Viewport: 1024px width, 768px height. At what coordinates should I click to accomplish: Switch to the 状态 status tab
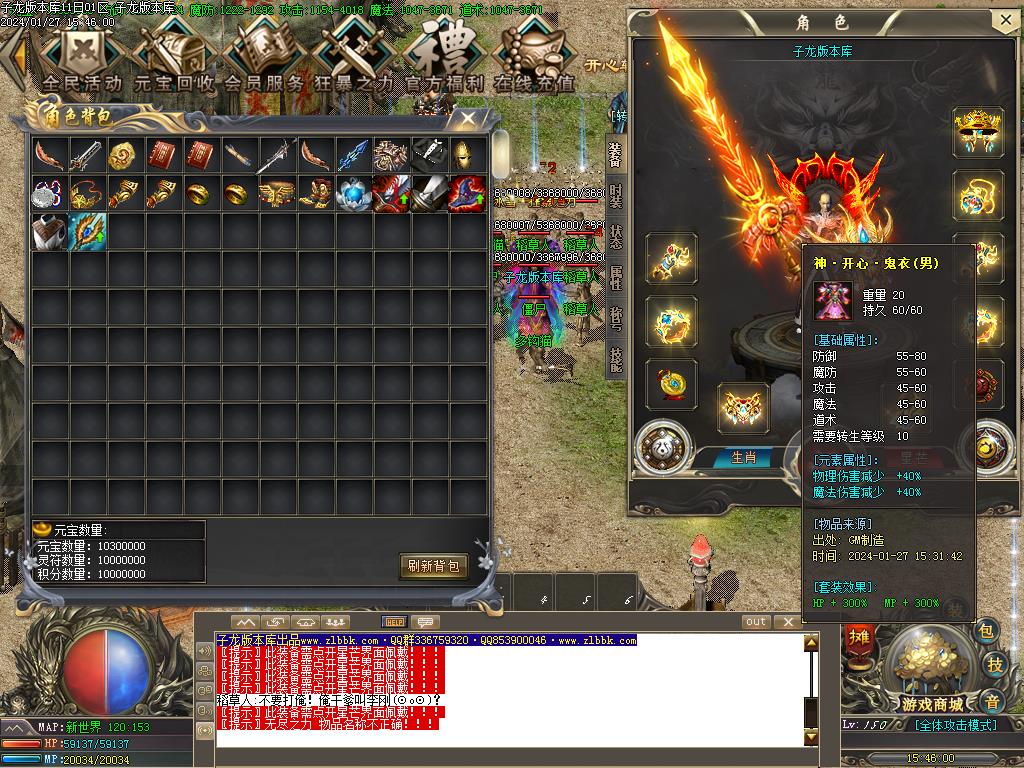(x=615, y=237)
